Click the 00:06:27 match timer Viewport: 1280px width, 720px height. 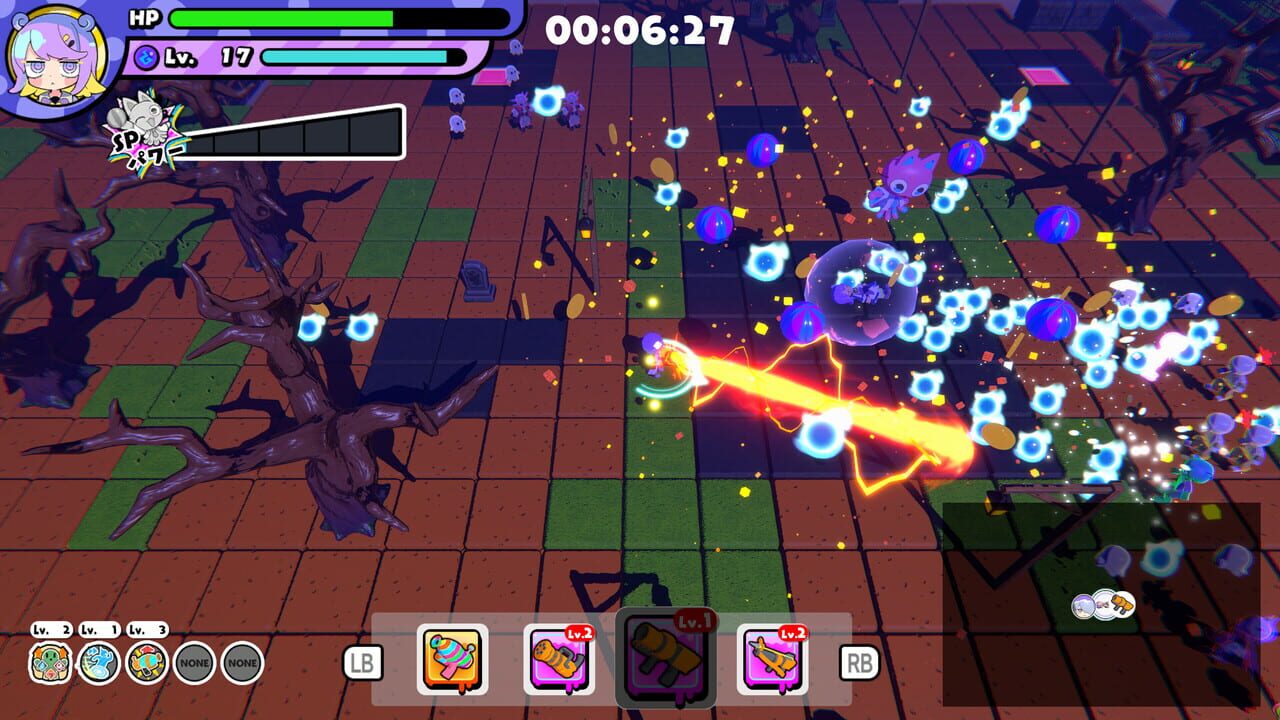point(640,28)
